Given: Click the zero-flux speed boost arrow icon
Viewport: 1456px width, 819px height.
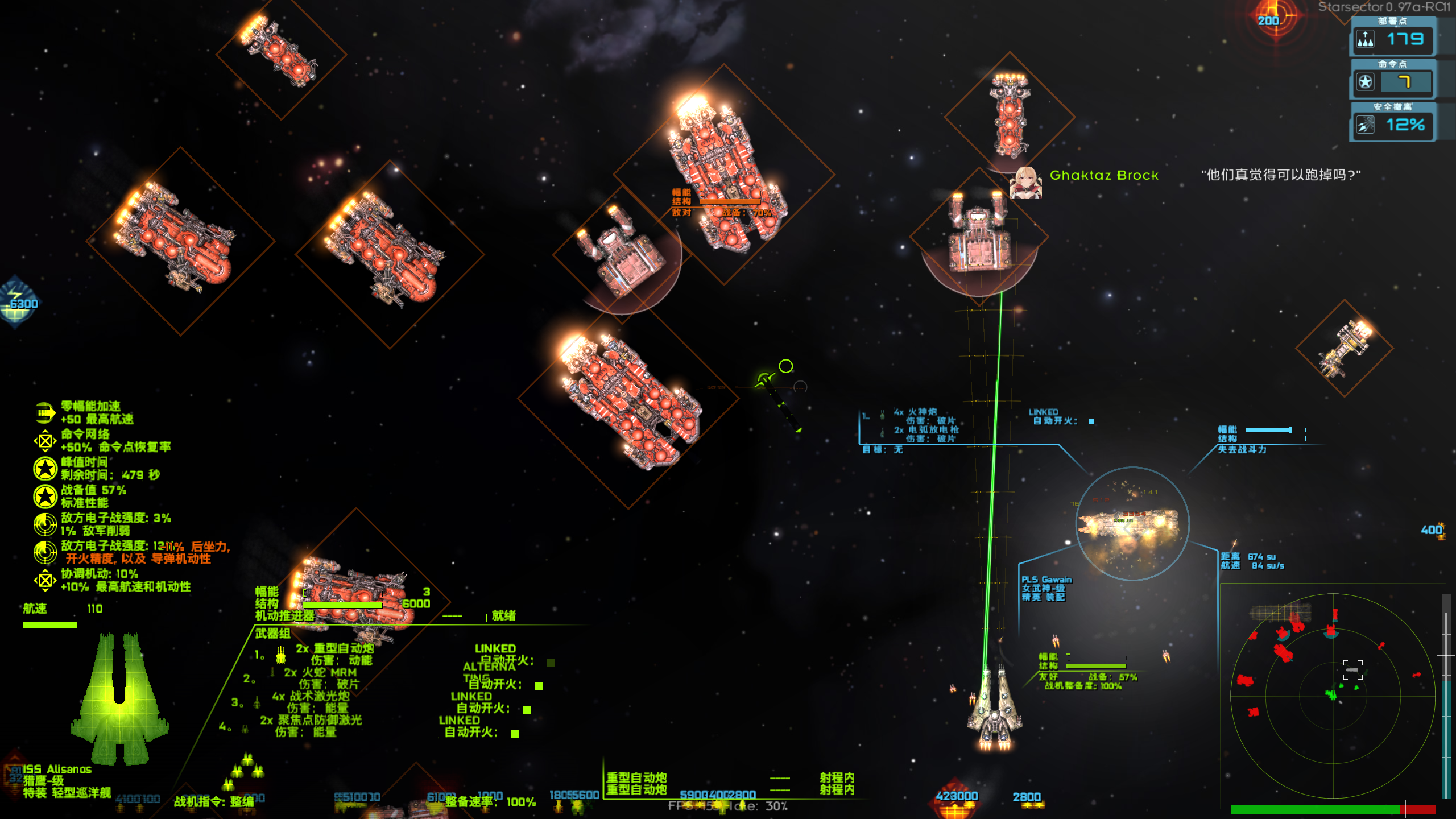Looking at the screenshot, I should tap(45, 413).
